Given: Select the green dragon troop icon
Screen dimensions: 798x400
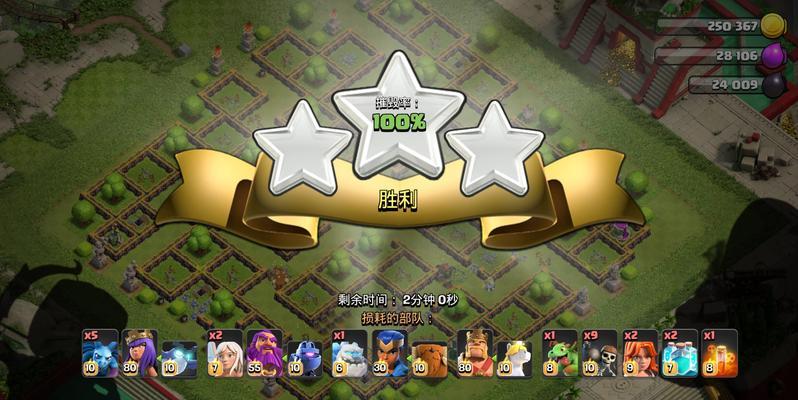Looking at the screenshot, I should point(560,353).
